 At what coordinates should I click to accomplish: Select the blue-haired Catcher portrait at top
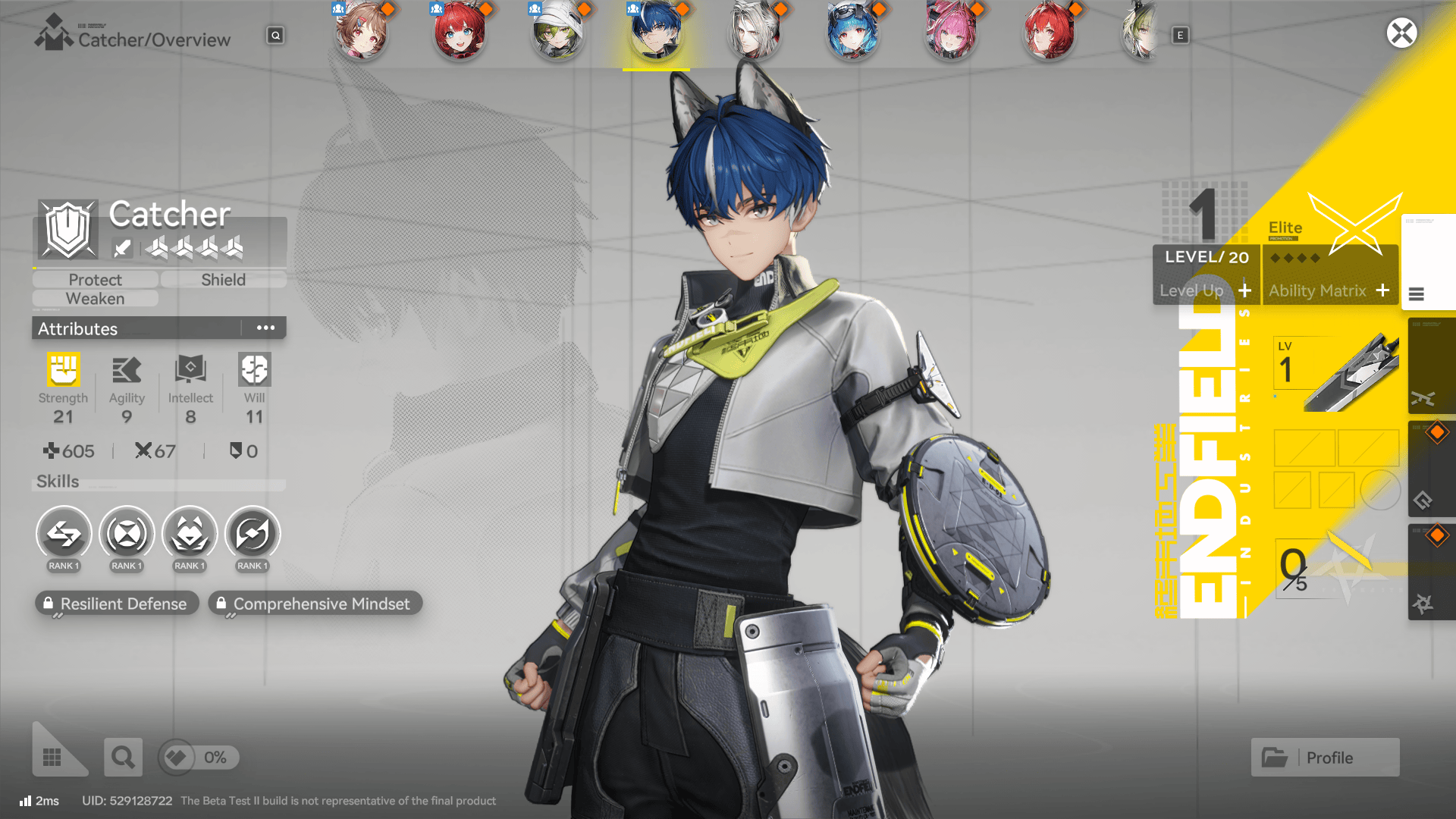click(655, 32)
